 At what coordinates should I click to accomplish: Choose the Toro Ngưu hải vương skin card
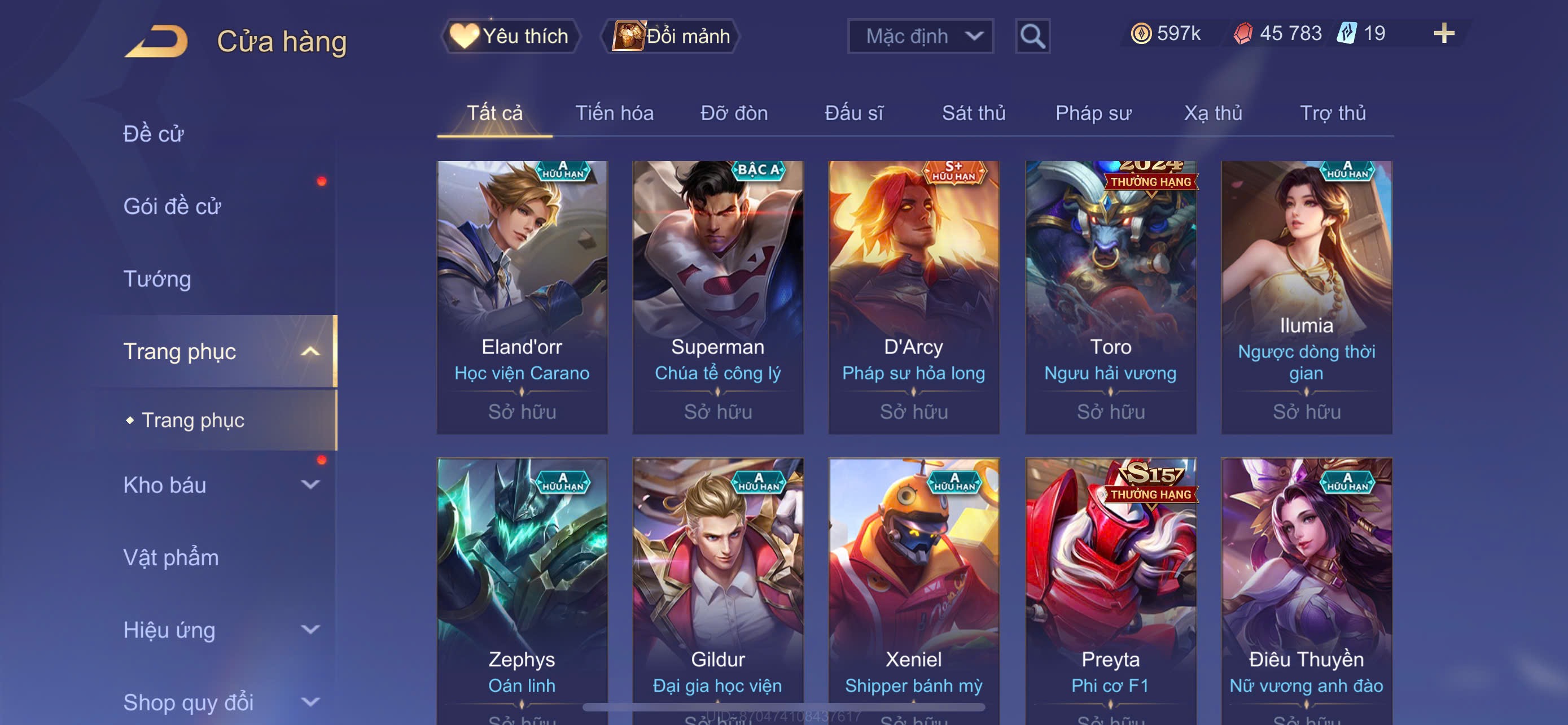point(1110,296)
